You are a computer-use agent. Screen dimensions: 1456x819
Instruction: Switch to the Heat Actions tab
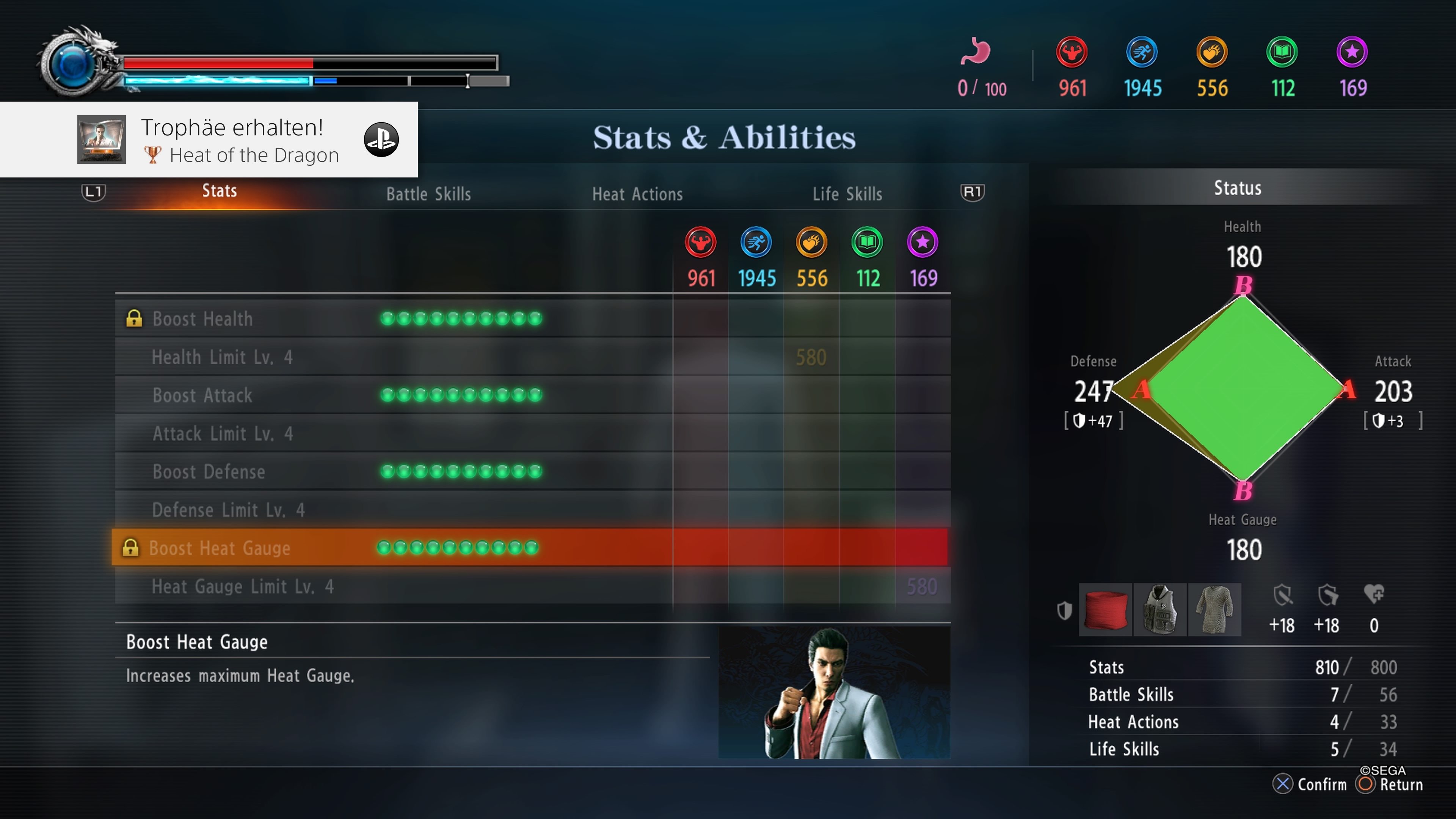[637, 194]
